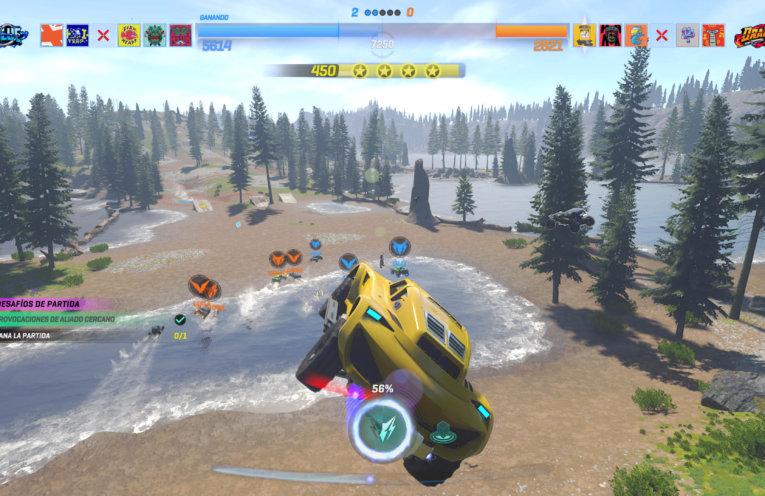Select the orange team's yellow character player badge

[584, 36]
